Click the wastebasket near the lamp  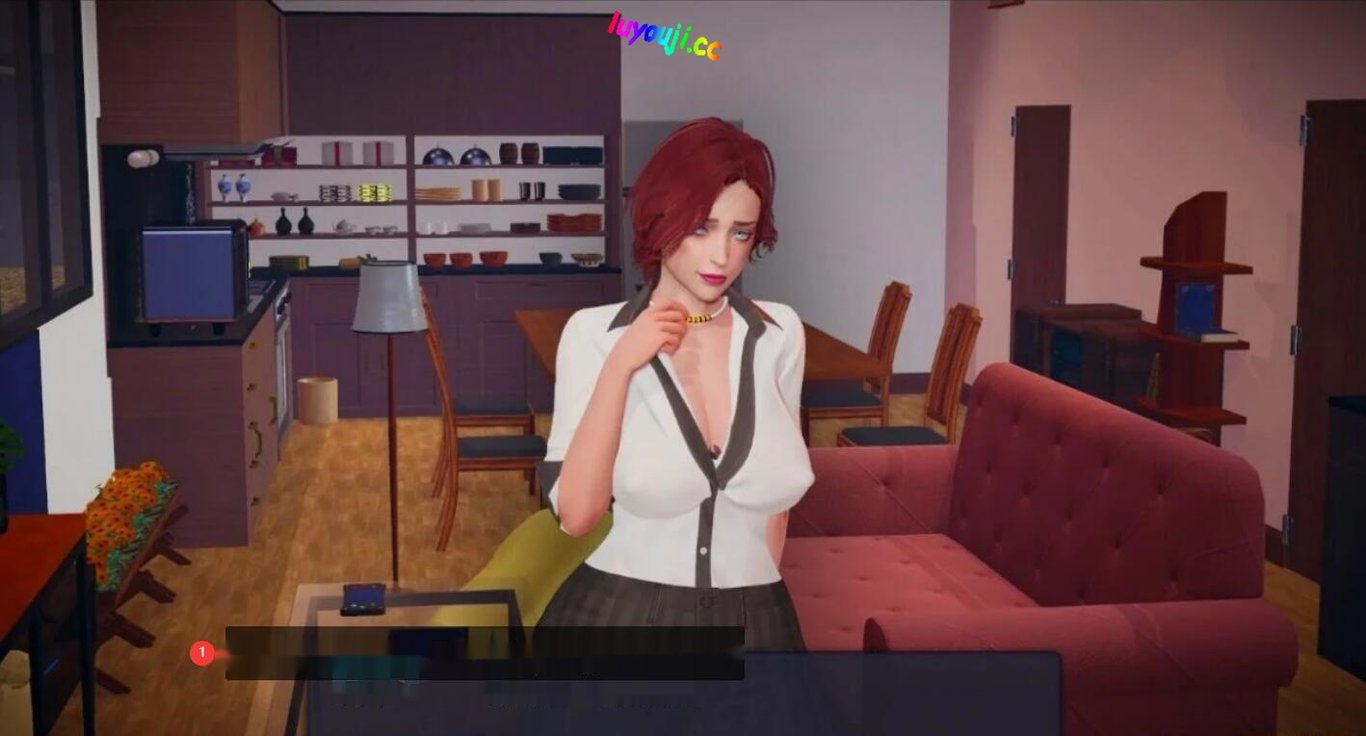318,400
